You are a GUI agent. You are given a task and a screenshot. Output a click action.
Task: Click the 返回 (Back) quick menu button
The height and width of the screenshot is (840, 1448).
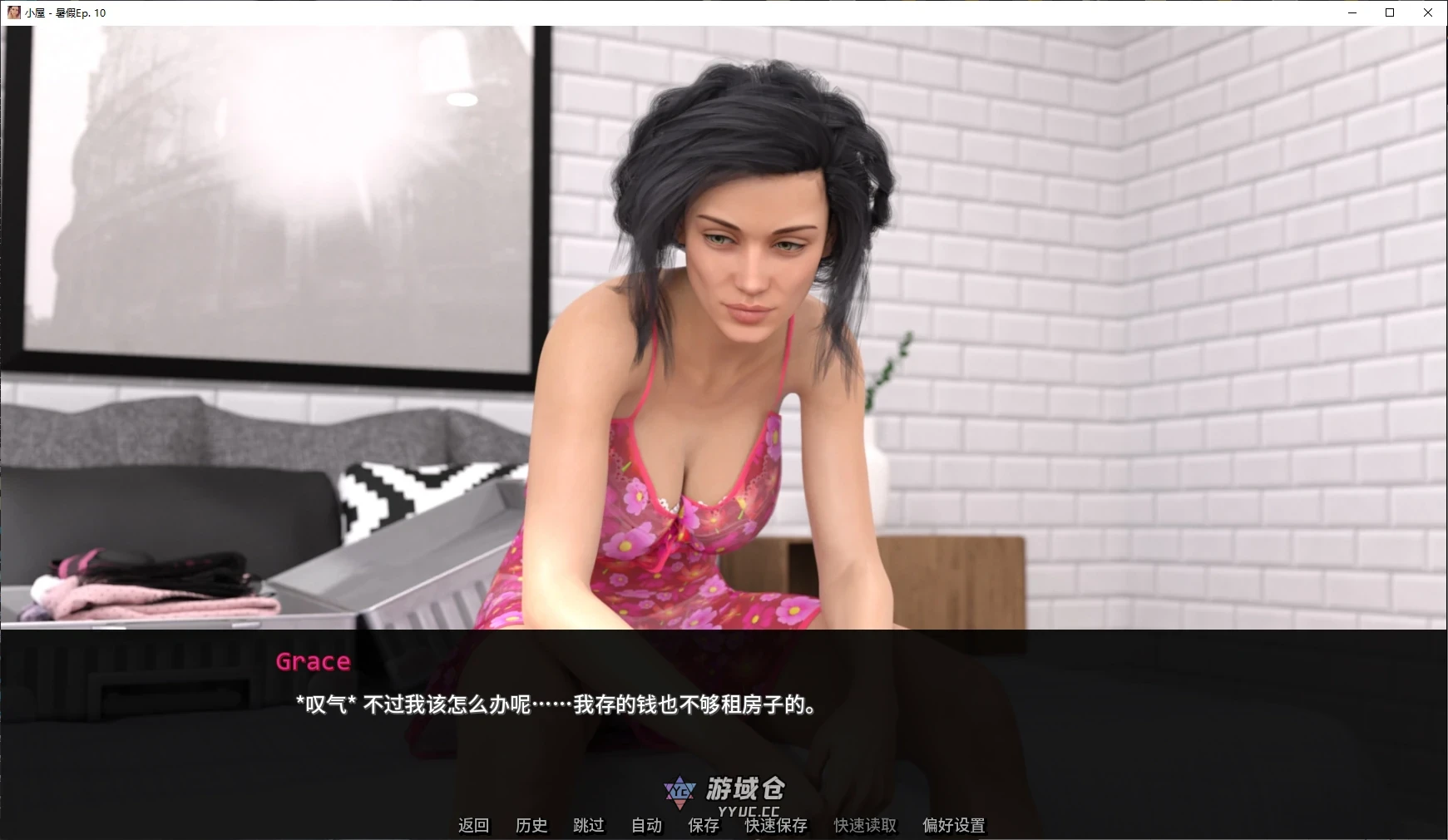pos(473,825)
